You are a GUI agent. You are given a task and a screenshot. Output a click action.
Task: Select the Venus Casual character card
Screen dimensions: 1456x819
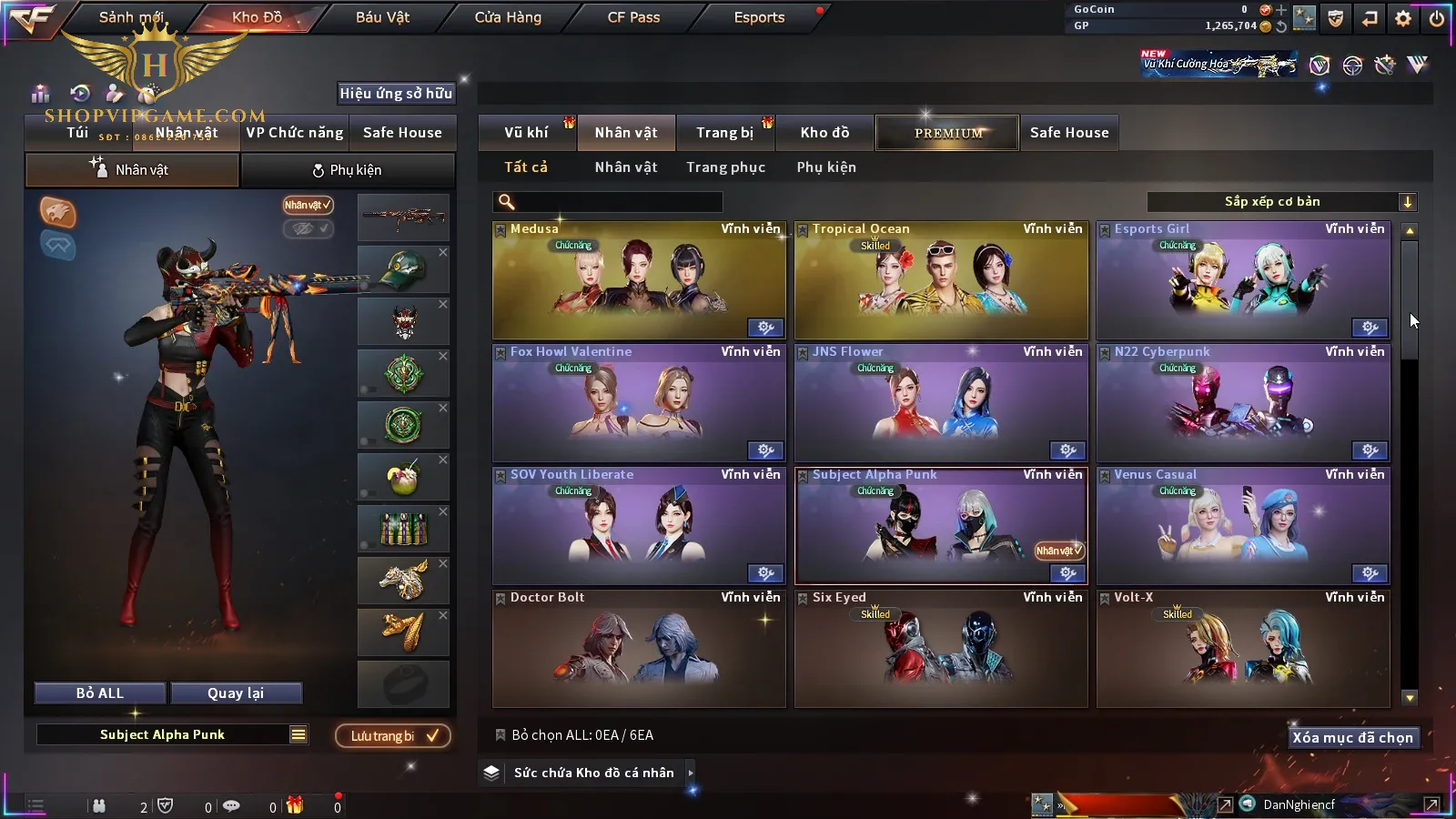click(1243, 528)
